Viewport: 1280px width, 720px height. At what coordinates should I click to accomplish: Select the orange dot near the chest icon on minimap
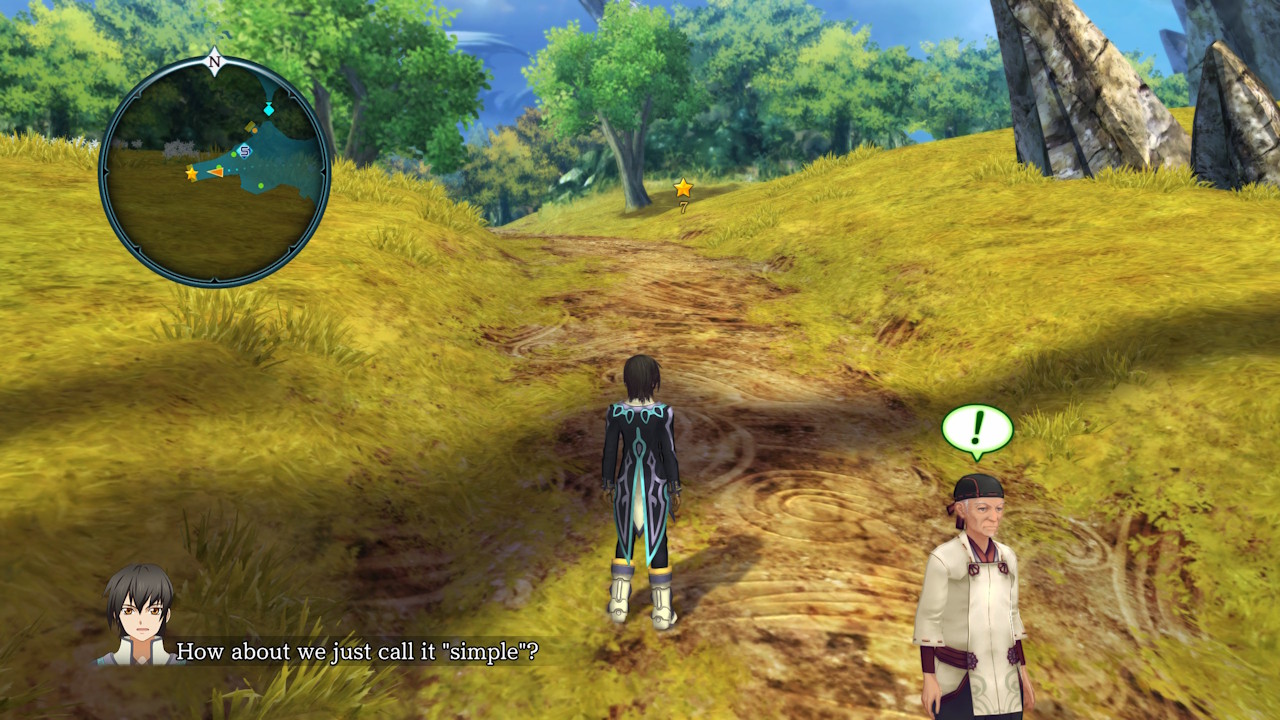(x=254, y=131)
